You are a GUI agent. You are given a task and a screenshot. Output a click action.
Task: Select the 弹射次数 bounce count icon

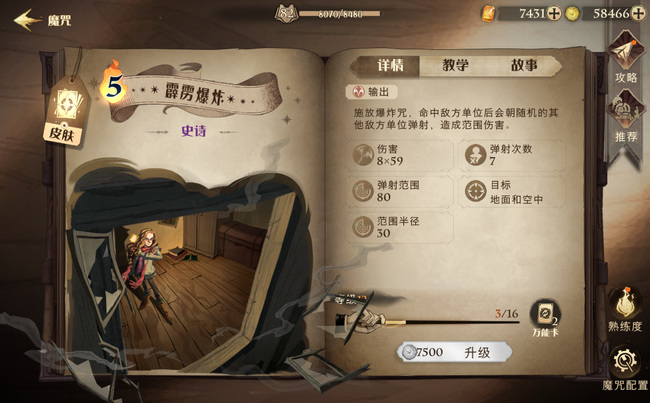click(475, 155)
